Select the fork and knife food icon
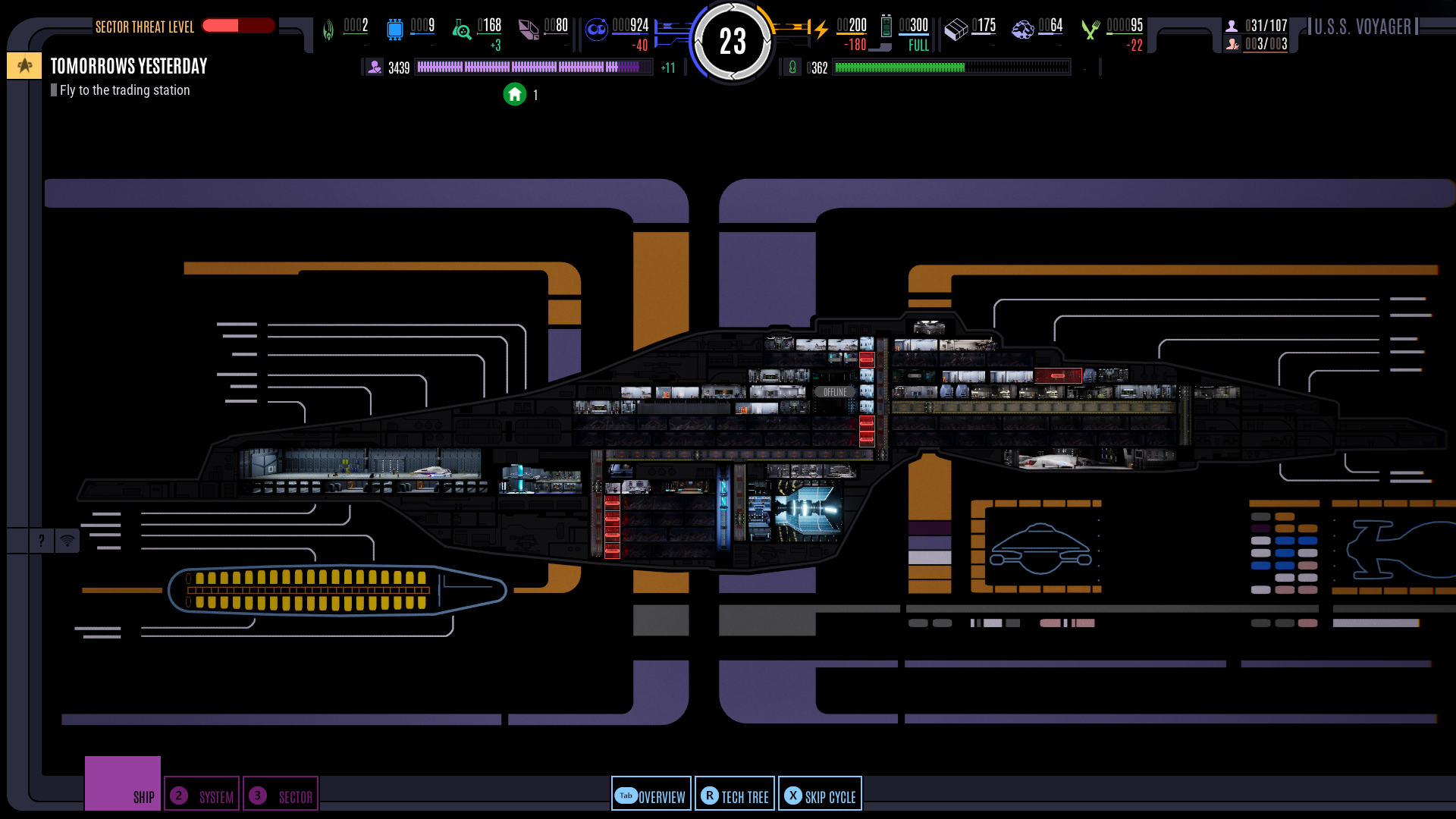 [1091, 28]
